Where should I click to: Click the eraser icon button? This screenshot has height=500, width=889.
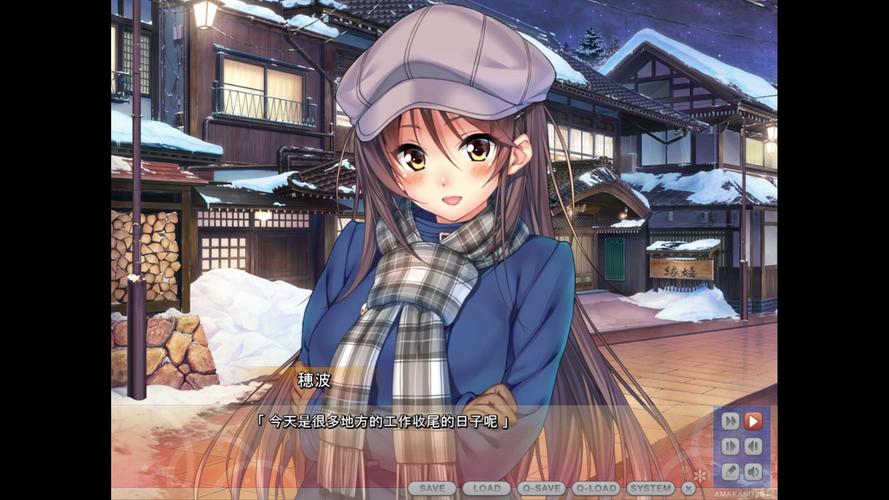pos(730,471)
